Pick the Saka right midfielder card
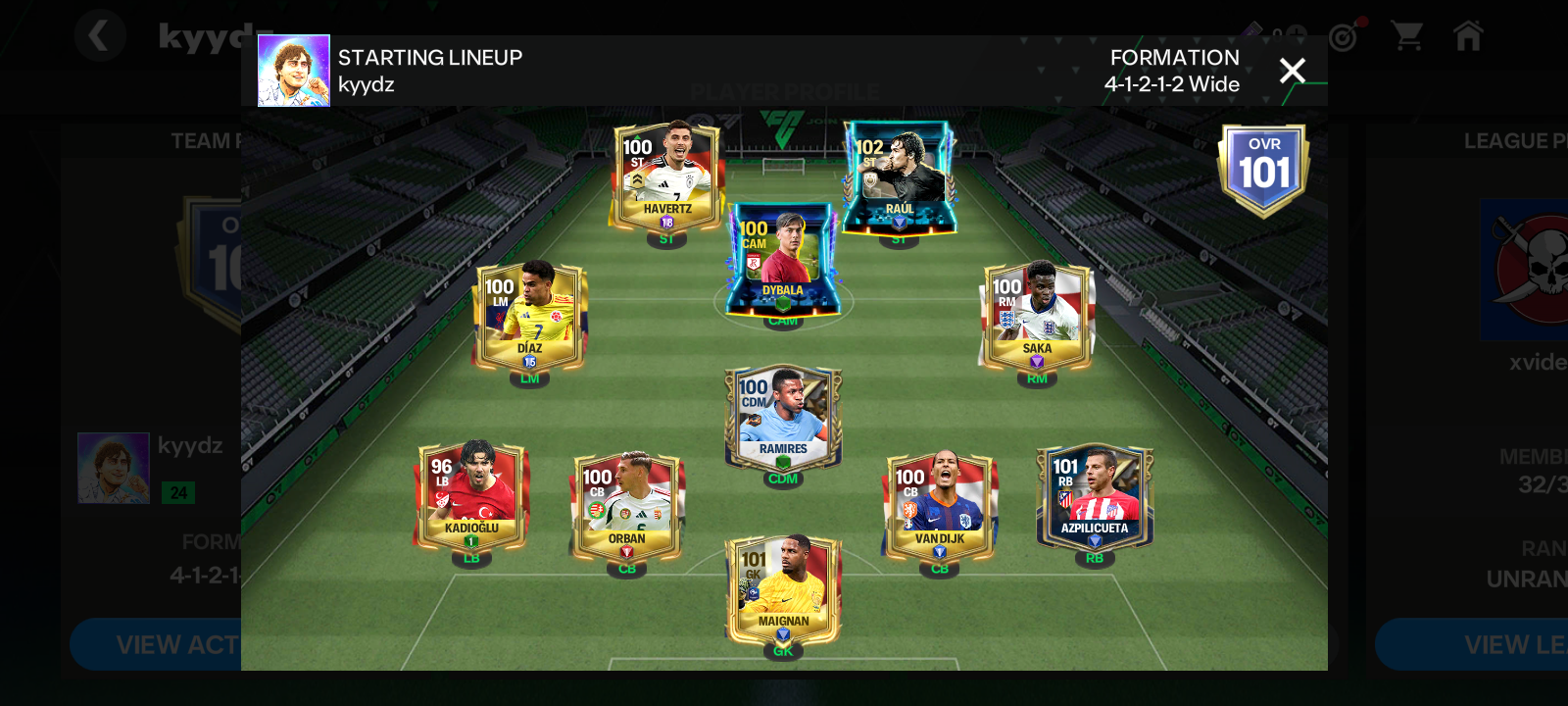This screenshot has width=1568, height=706. [1037, 316]
